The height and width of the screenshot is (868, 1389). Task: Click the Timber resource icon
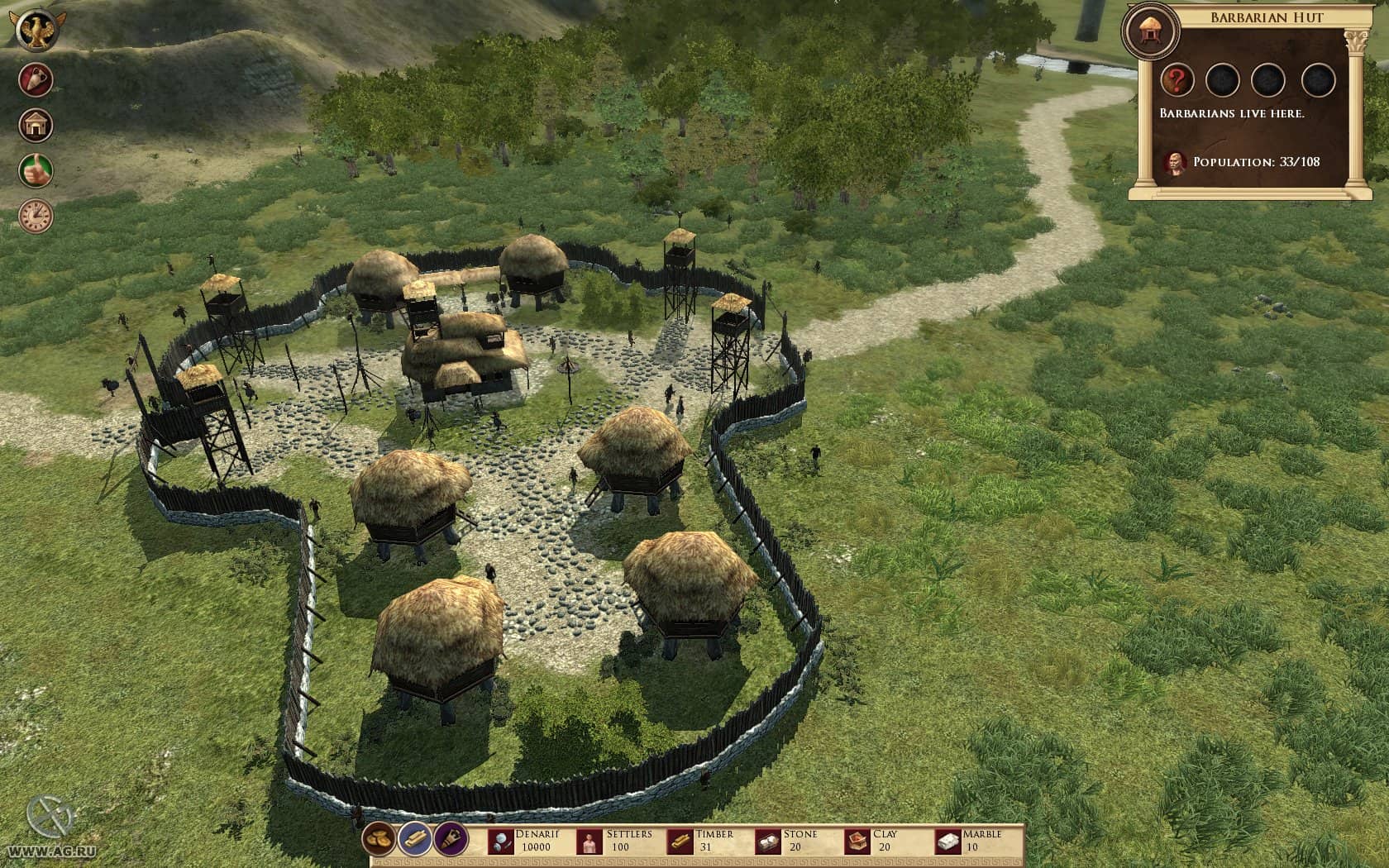point(680,842)
